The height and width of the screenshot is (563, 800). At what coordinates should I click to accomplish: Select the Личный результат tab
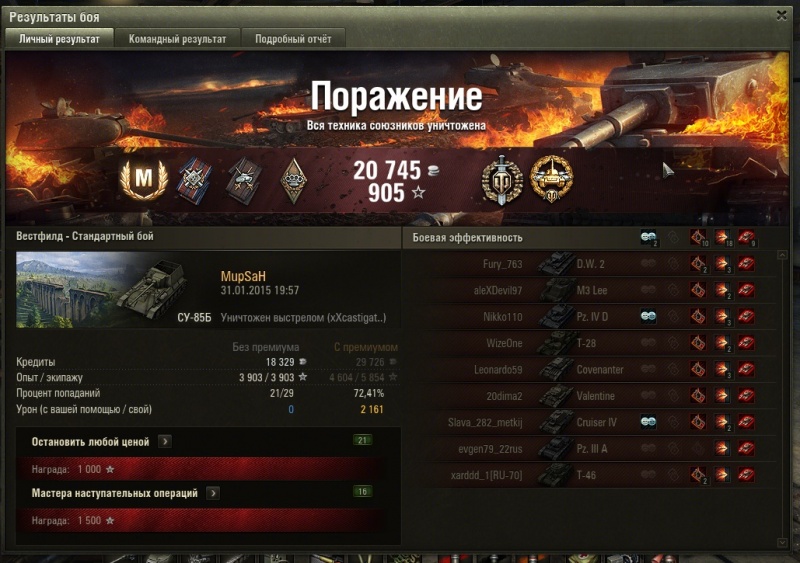click(59, 39)
